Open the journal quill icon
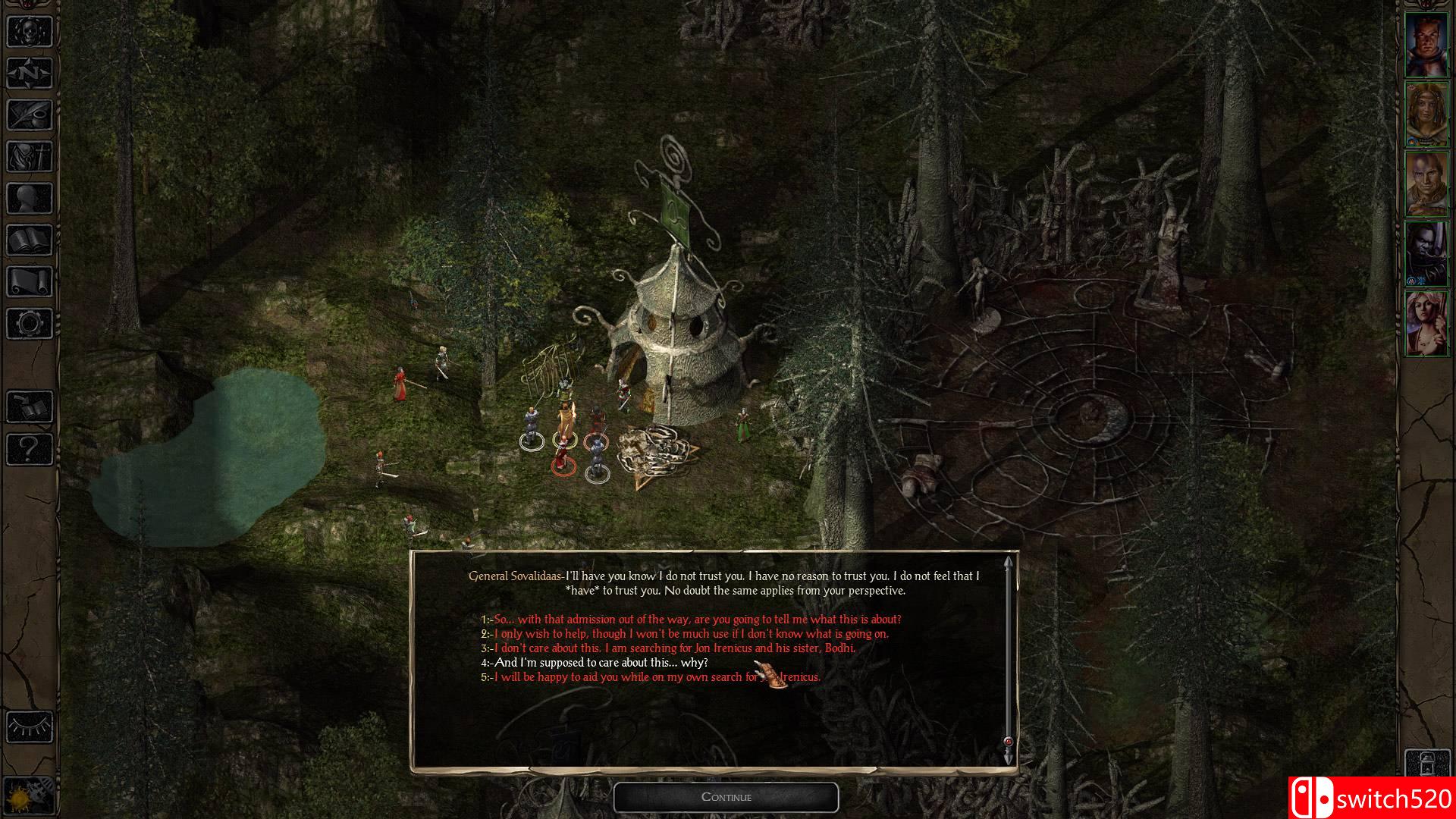1456x819 pixels. [30, 115]
